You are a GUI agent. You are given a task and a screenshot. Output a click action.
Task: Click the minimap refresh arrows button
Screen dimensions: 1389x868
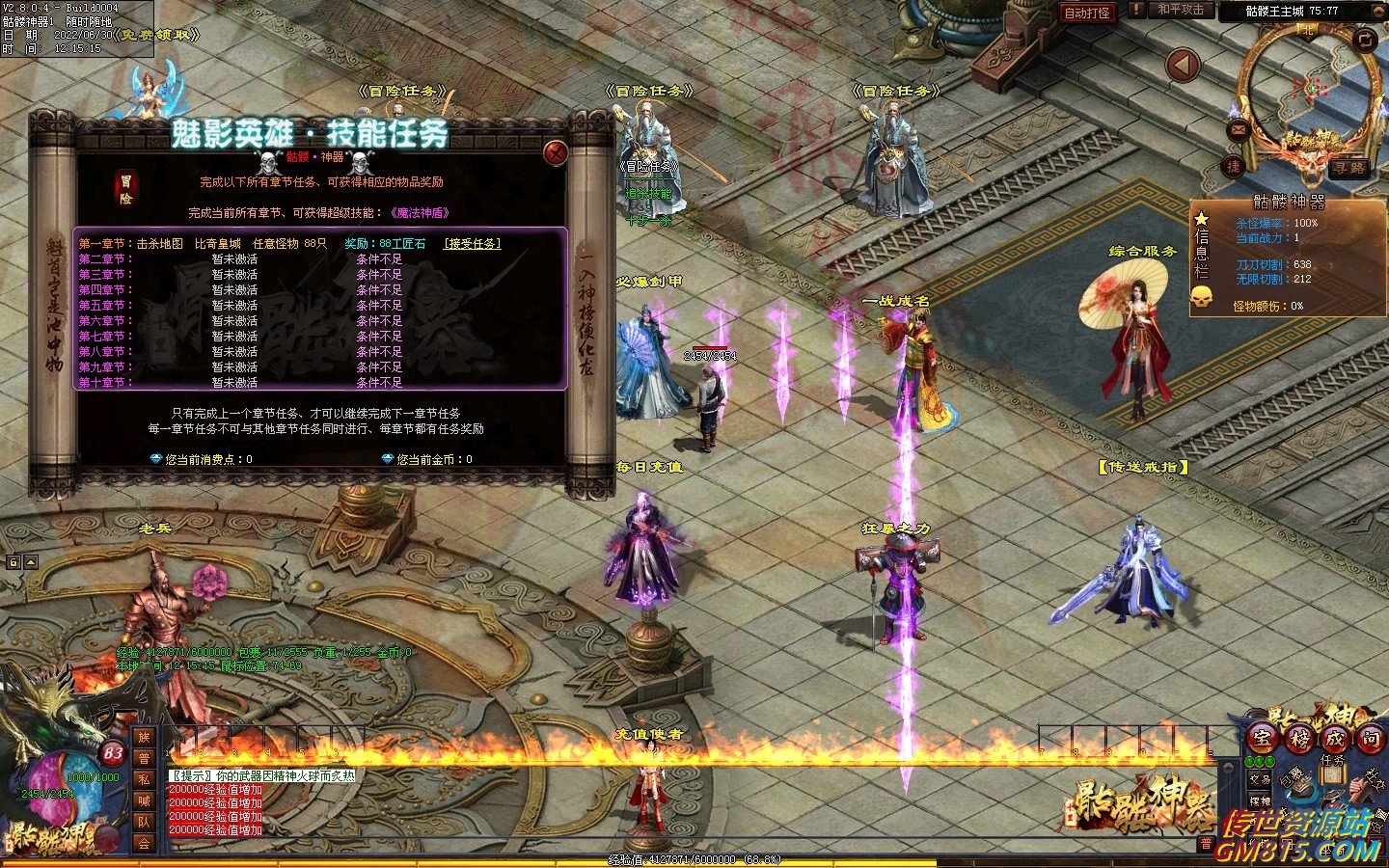point(1365,40)
